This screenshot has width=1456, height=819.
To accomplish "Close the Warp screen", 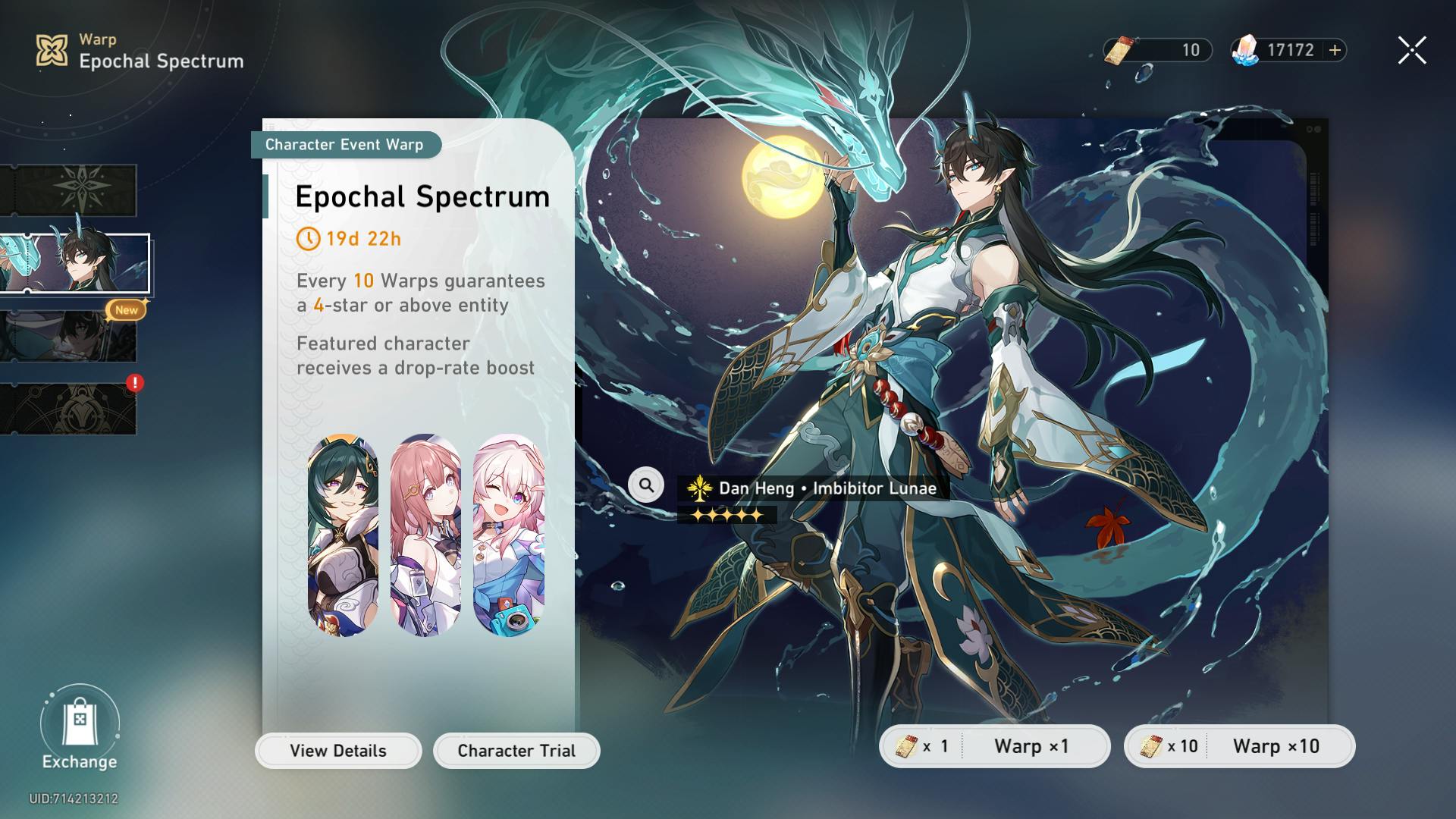I will (x=1411, y=51).
